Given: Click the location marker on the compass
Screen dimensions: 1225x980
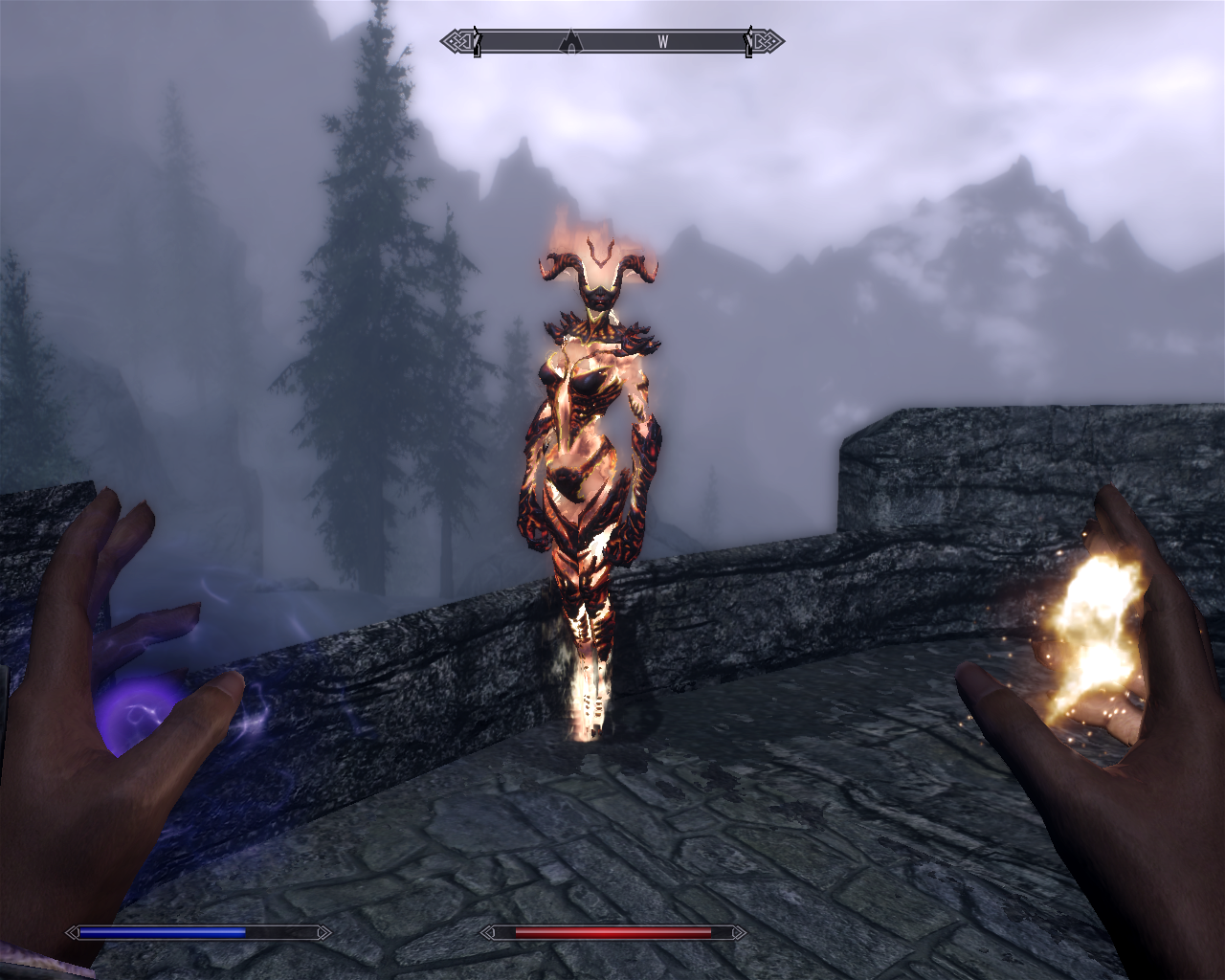Looking at the screenshot, I should pos(571,41).
